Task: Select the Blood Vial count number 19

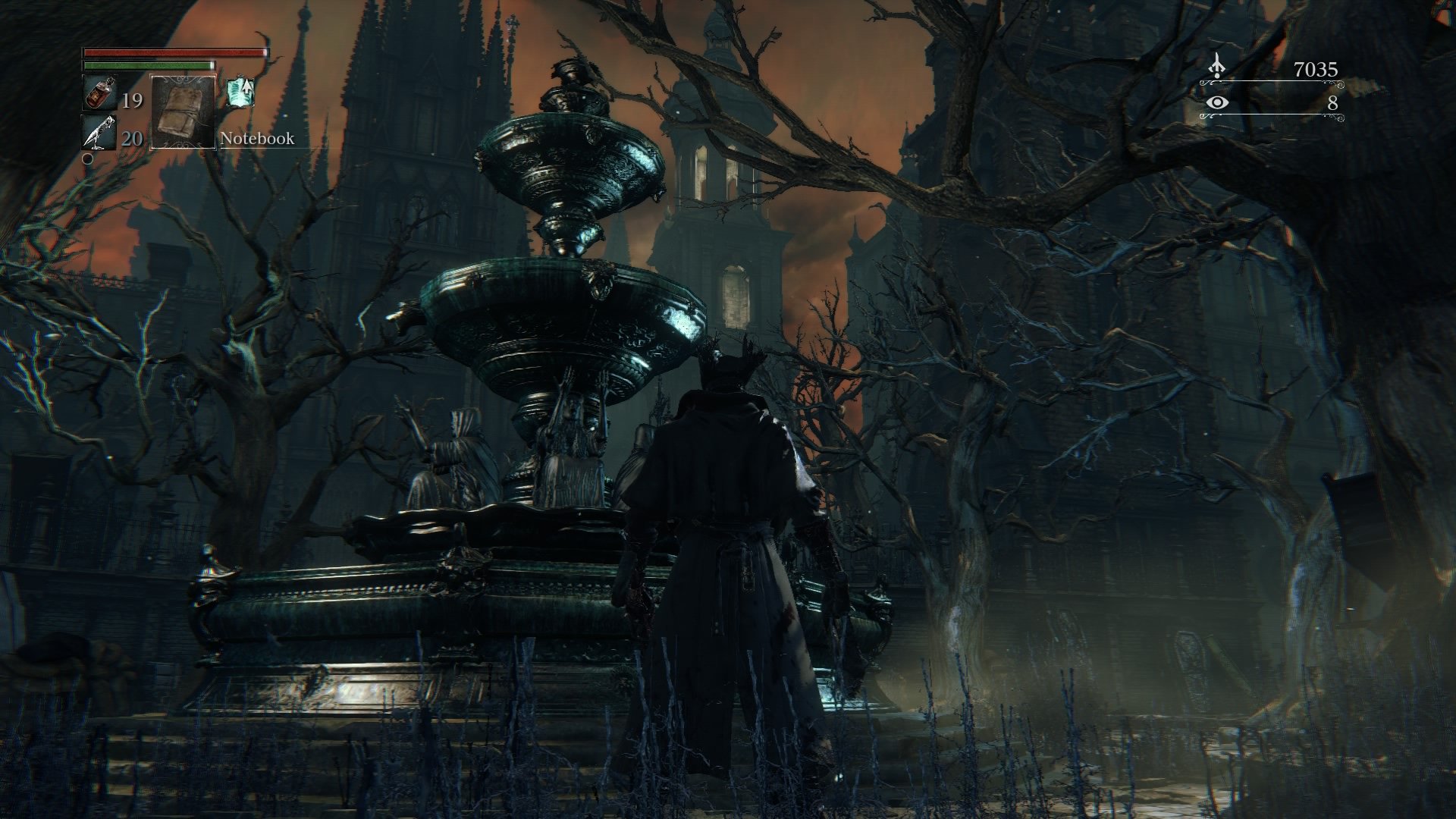Action: [132, 101]
